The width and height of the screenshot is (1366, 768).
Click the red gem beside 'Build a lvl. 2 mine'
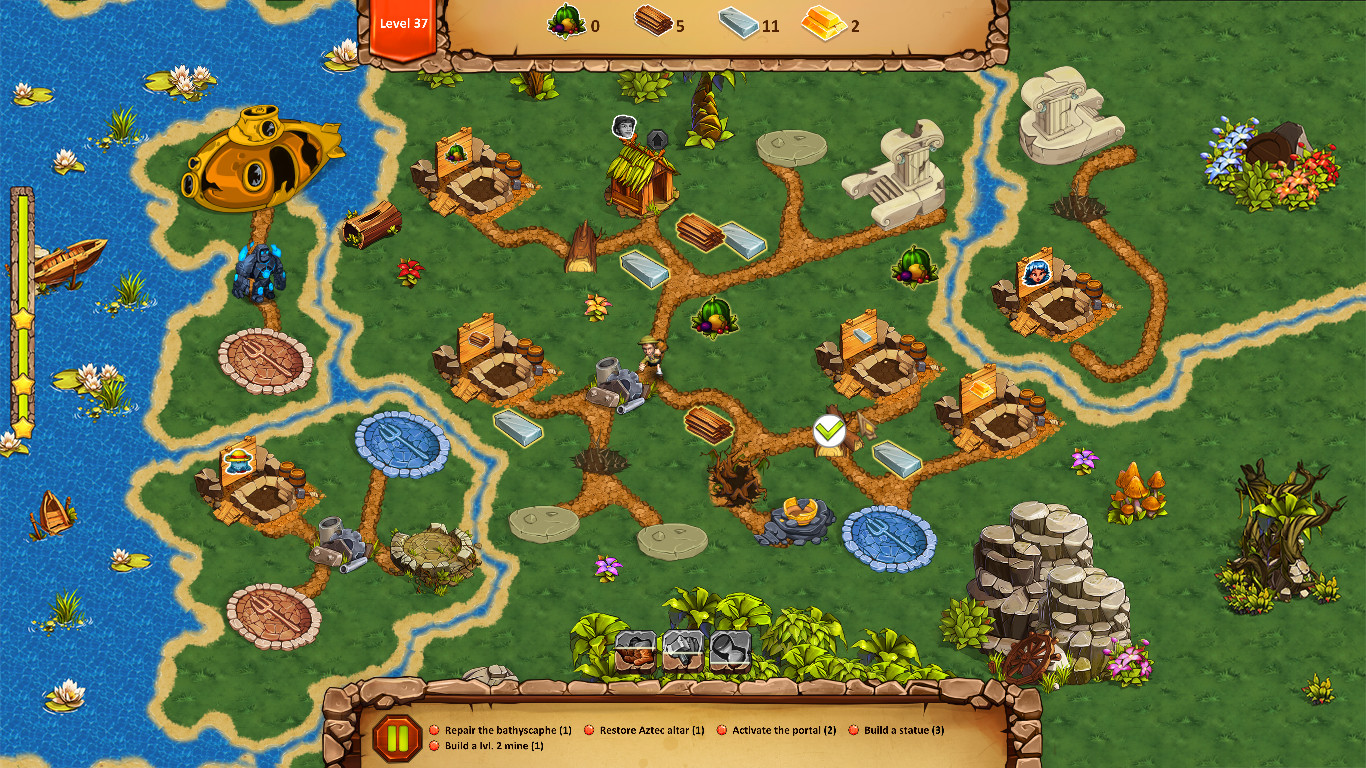(435, 746)
